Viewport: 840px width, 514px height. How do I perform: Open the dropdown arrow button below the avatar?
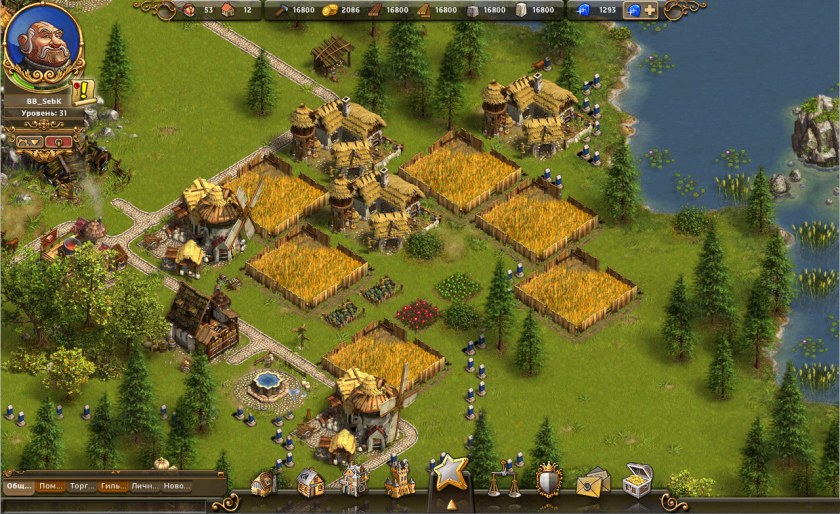[28, 143]
